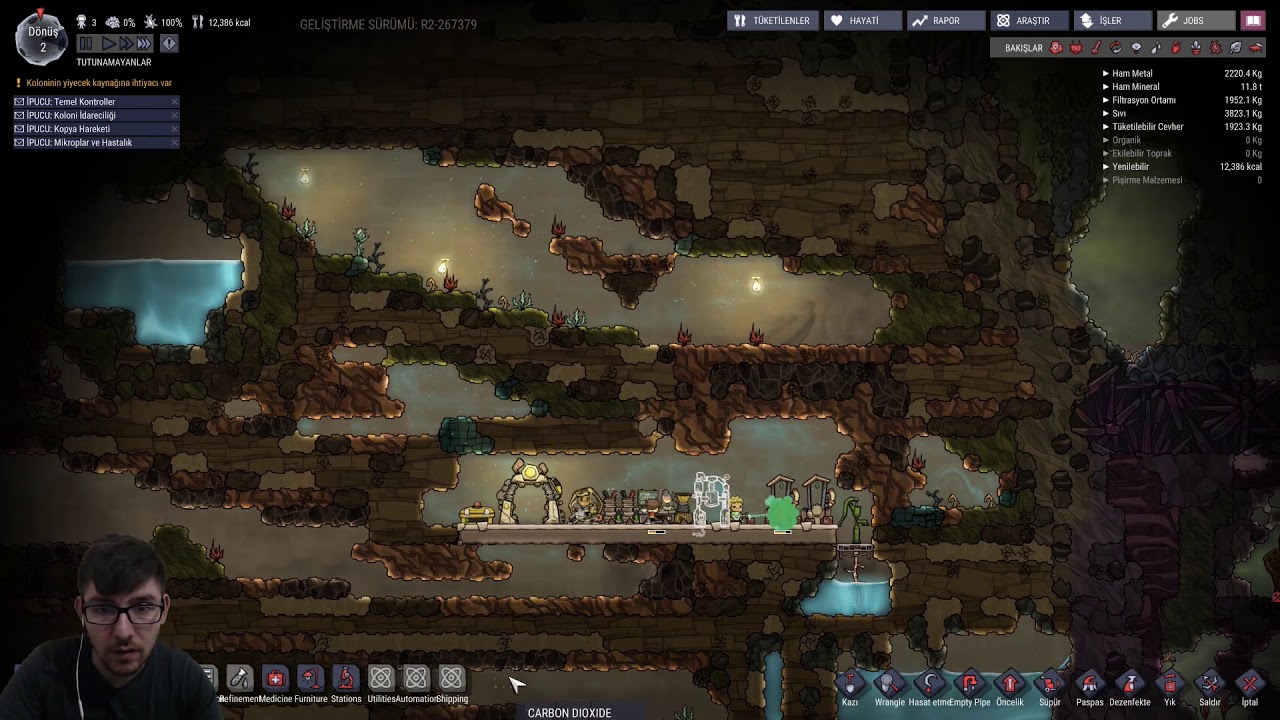The image size is (1280, 720).
Task: Open the Medicine build category
Action: [275, 679]
